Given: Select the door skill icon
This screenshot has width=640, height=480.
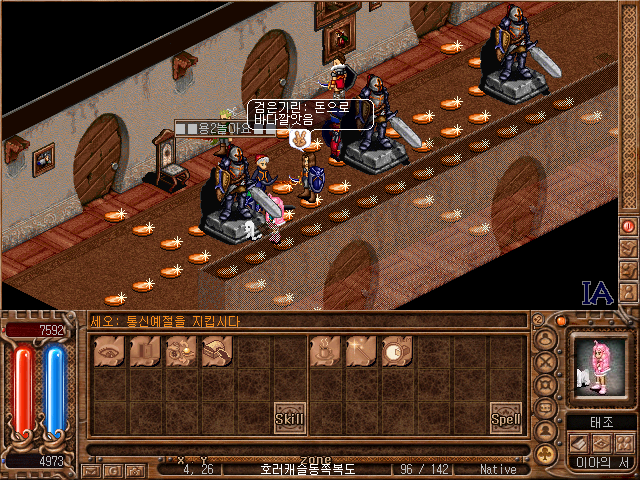Looking at the screenshot, I should 144,352.
